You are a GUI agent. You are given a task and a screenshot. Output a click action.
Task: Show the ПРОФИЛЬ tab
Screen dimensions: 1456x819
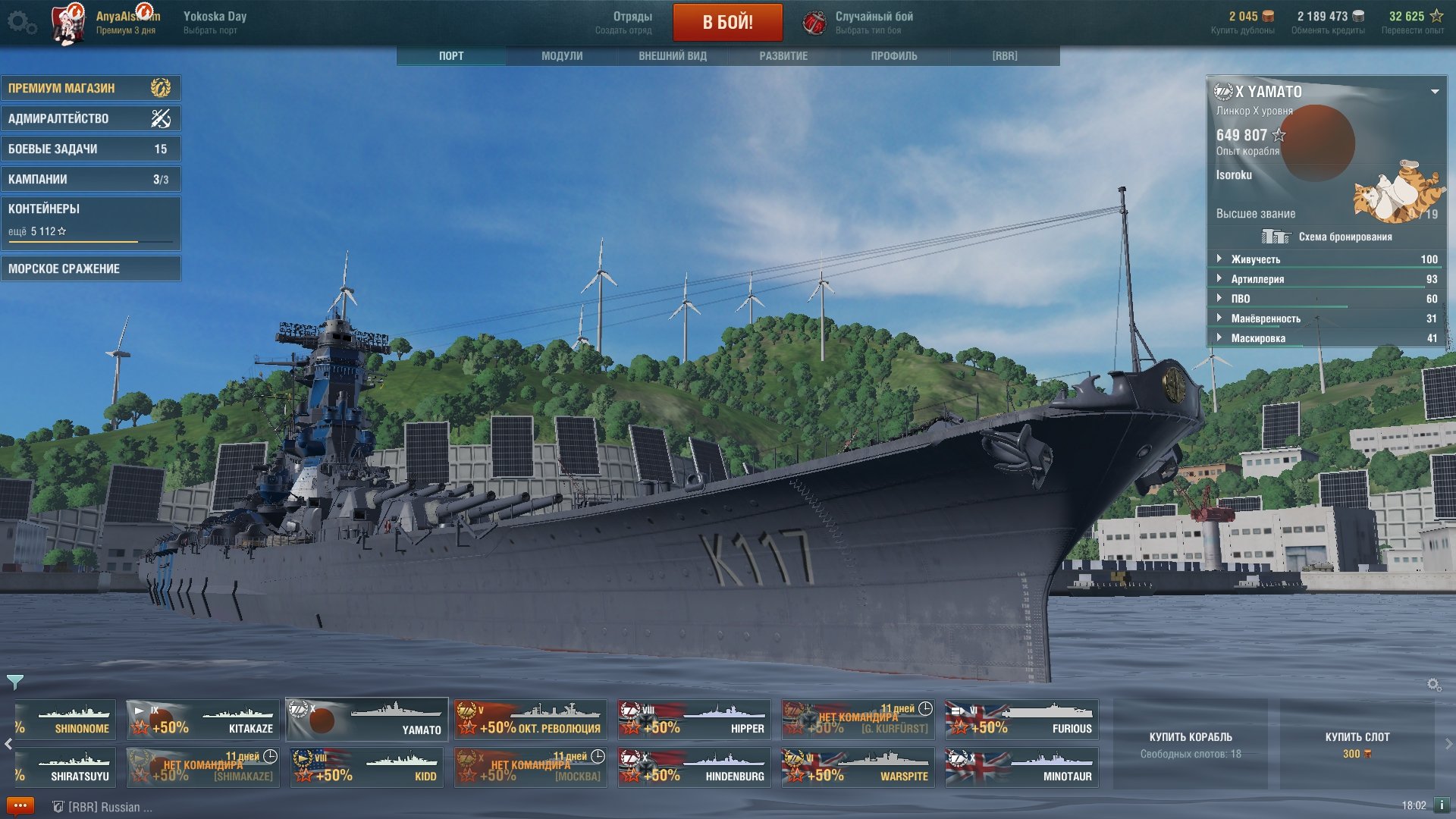894,56
